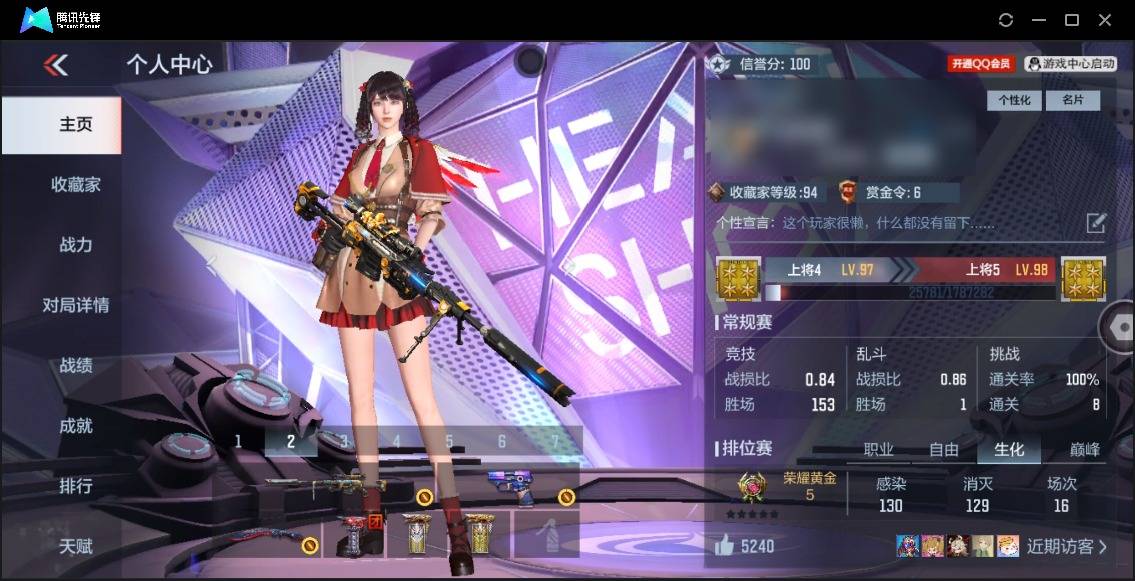Click the 个性化 personalization button
Screen dimensions: 1135x581
[1014, 100]
